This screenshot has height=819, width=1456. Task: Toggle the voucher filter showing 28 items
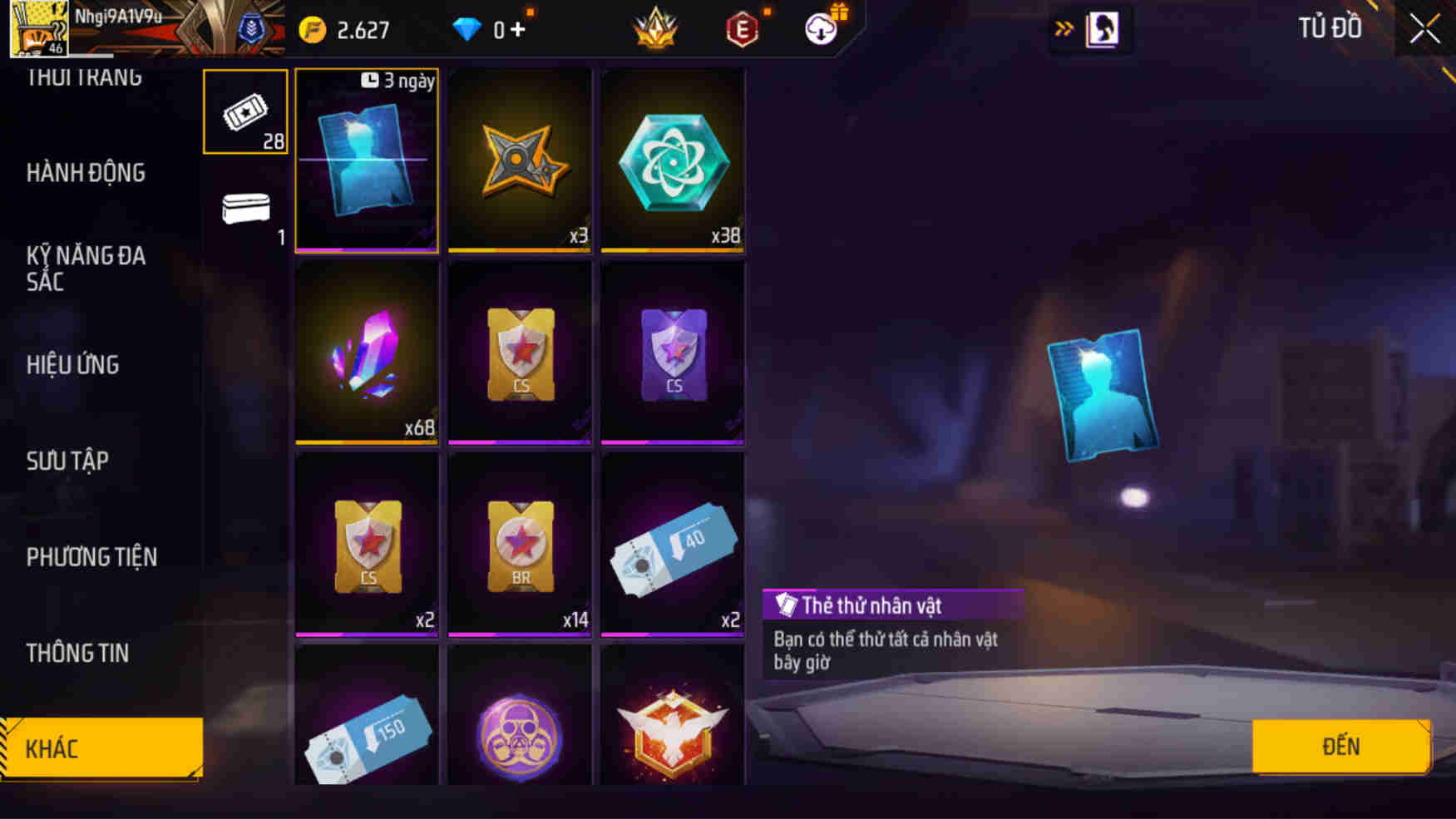(244, 112)
